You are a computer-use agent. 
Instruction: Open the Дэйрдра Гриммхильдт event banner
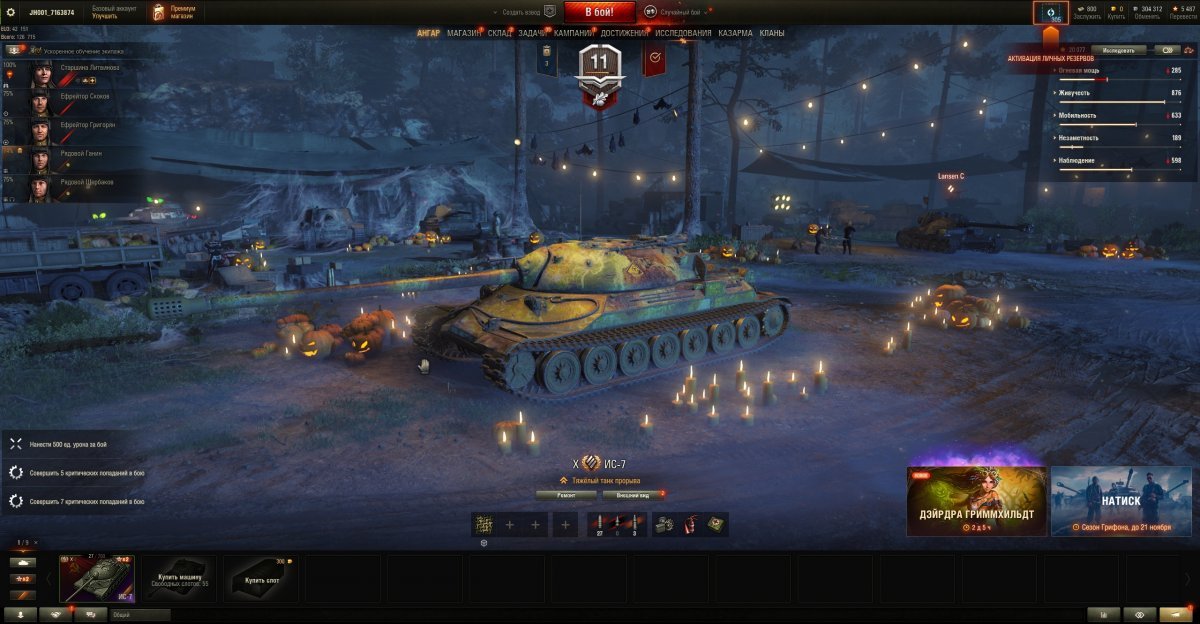[976, 501]
